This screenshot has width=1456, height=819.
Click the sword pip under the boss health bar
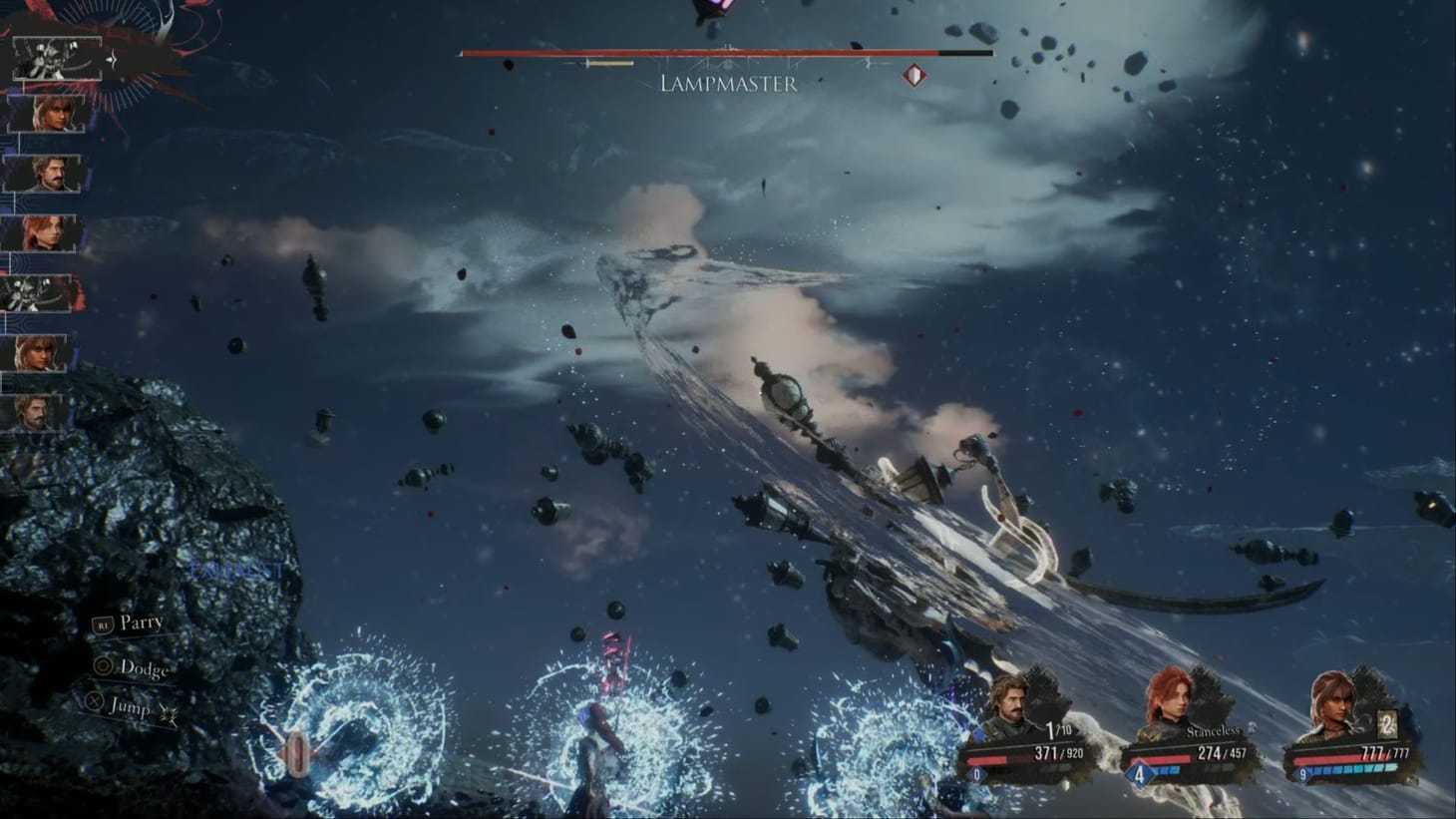coord(609,64)
